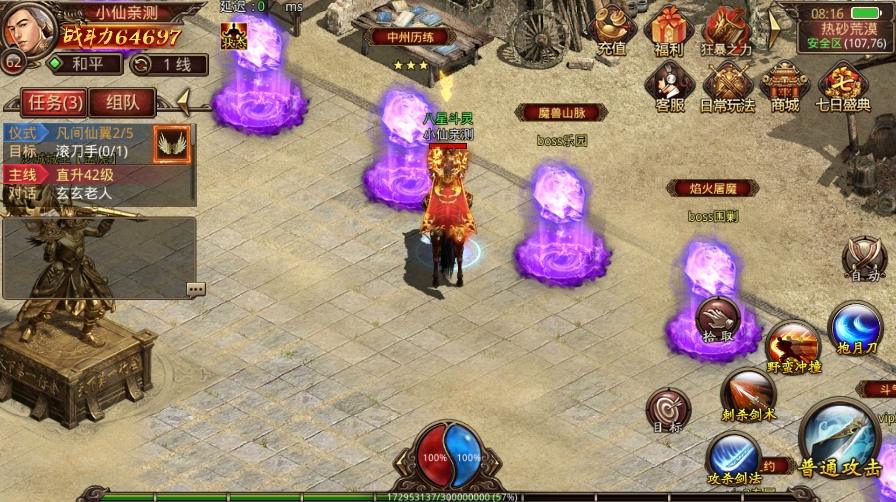Open the 日常玩法 daily activities
This screenshot has width=896, height=502.
pos(726,86)
